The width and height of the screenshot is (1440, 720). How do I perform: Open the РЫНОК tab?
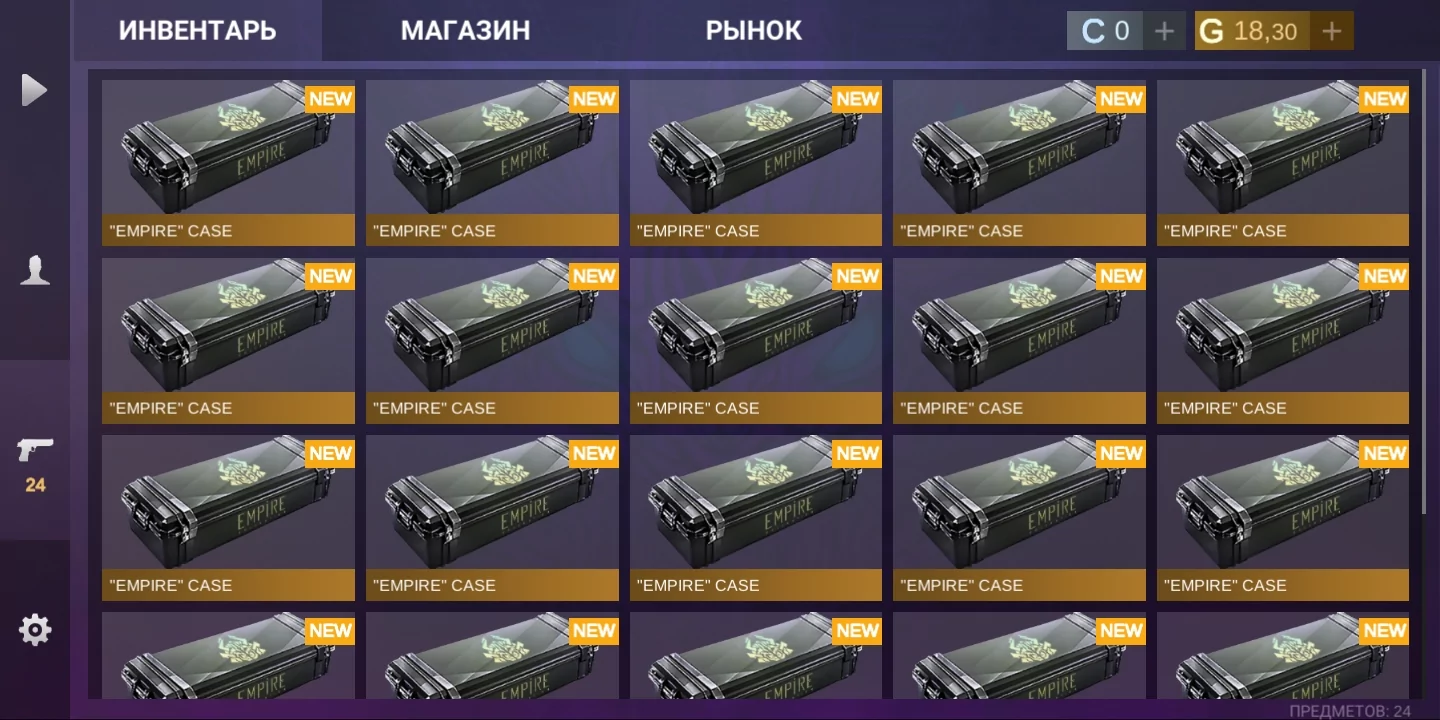pyautogui.click(x=755, y=30)
